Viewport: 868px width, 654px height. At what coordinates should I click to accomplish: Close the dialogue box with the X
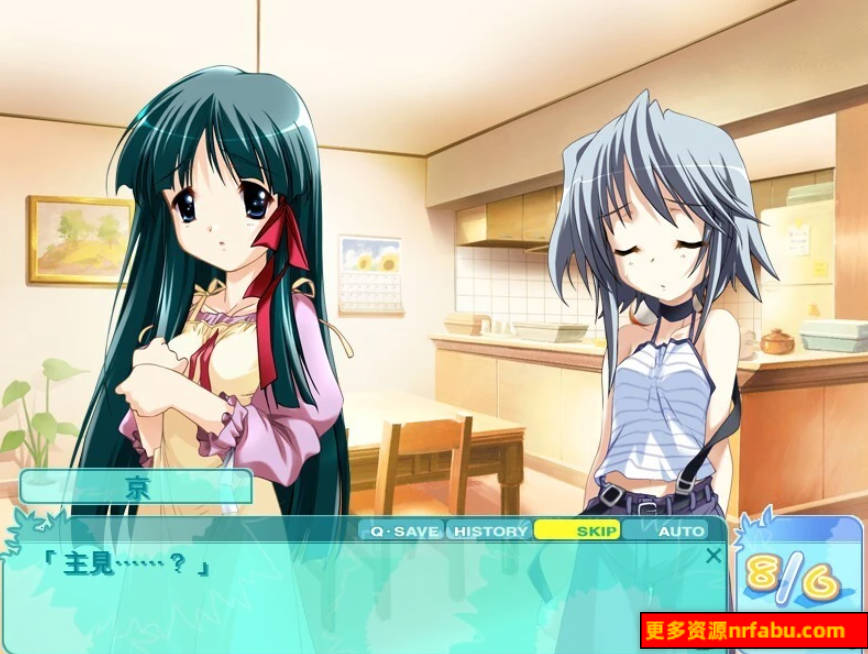[x=713, y=555]
